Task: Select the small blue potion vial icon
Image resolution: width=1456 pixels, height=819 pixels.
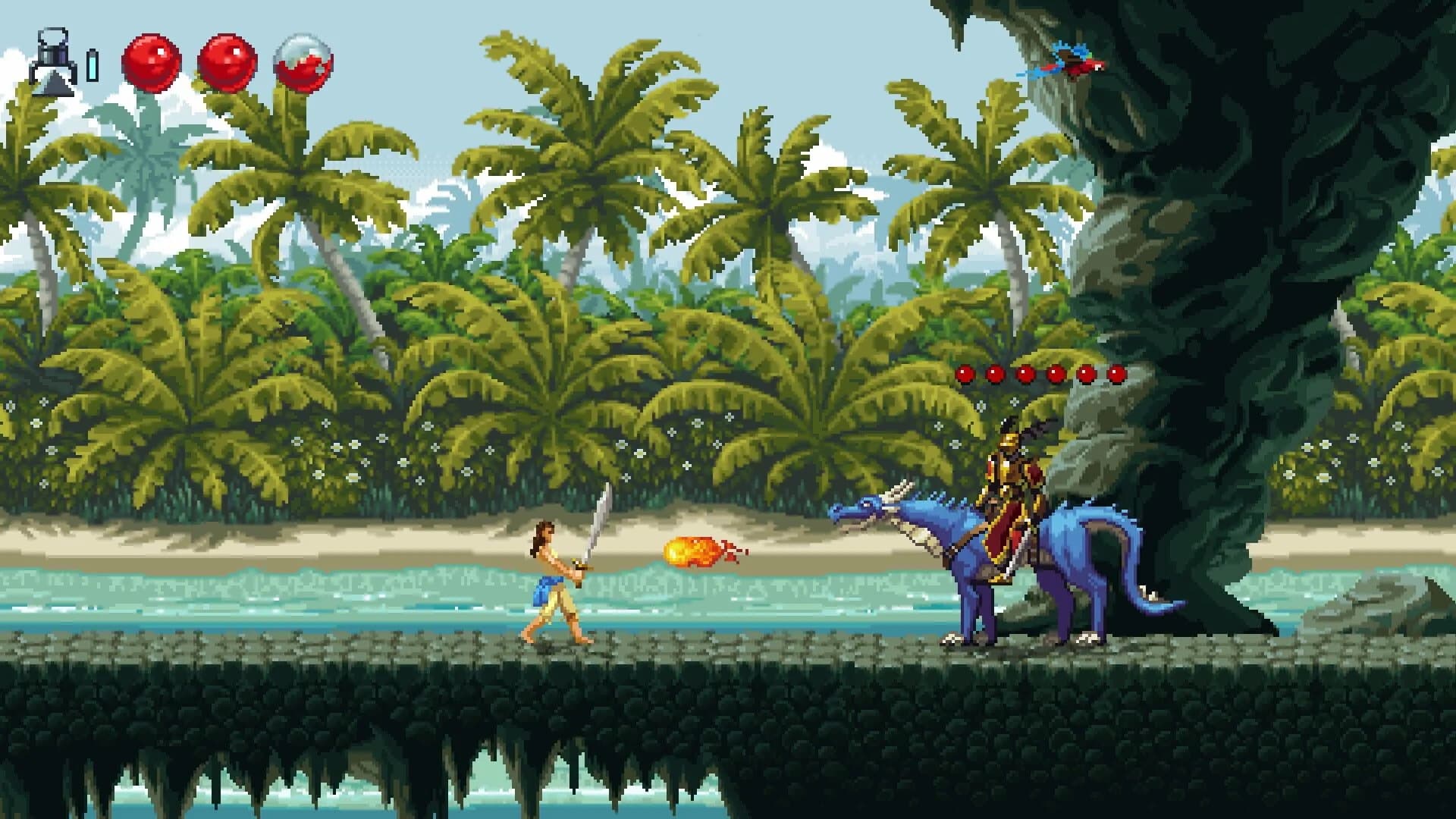Action: pos(93,67)
